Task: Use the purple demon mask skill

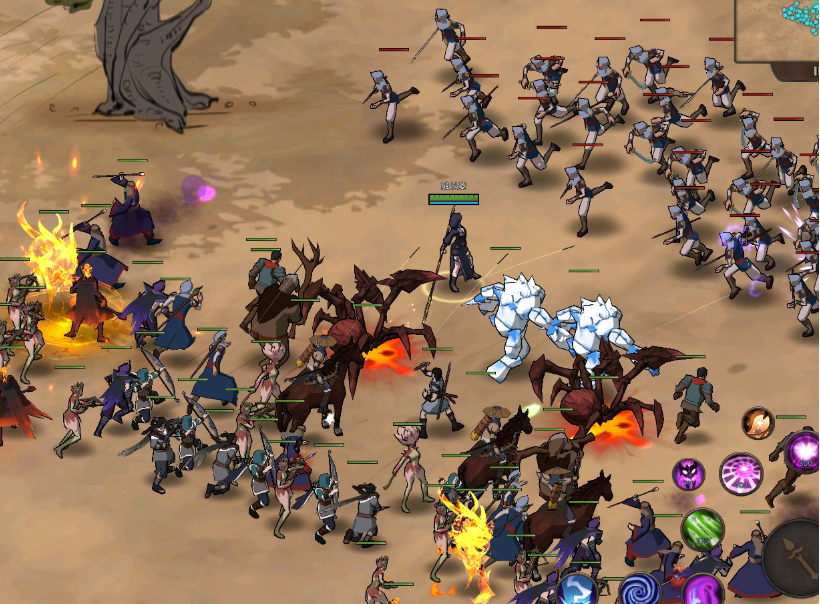Action: coord(688,474)
